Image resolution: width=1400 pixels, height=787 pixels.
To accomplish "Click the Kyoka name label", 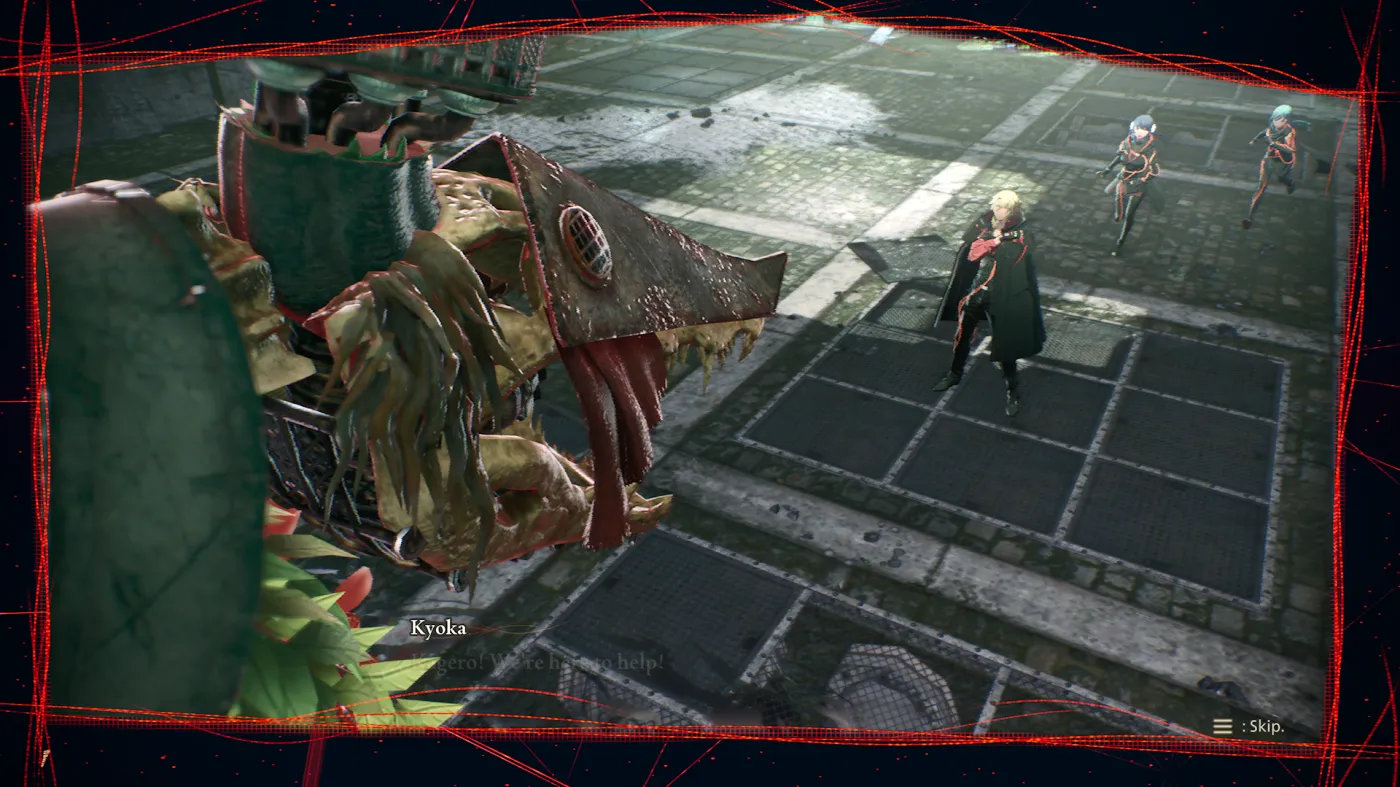I will (437, 628).
